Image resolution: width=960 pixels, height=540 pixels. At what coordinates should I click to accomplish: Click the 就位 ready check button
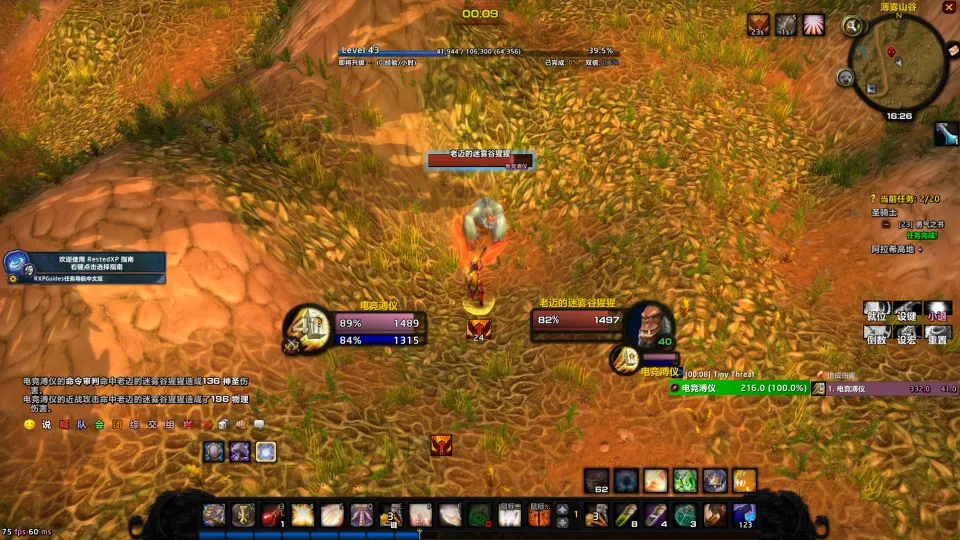coord(877,315)
